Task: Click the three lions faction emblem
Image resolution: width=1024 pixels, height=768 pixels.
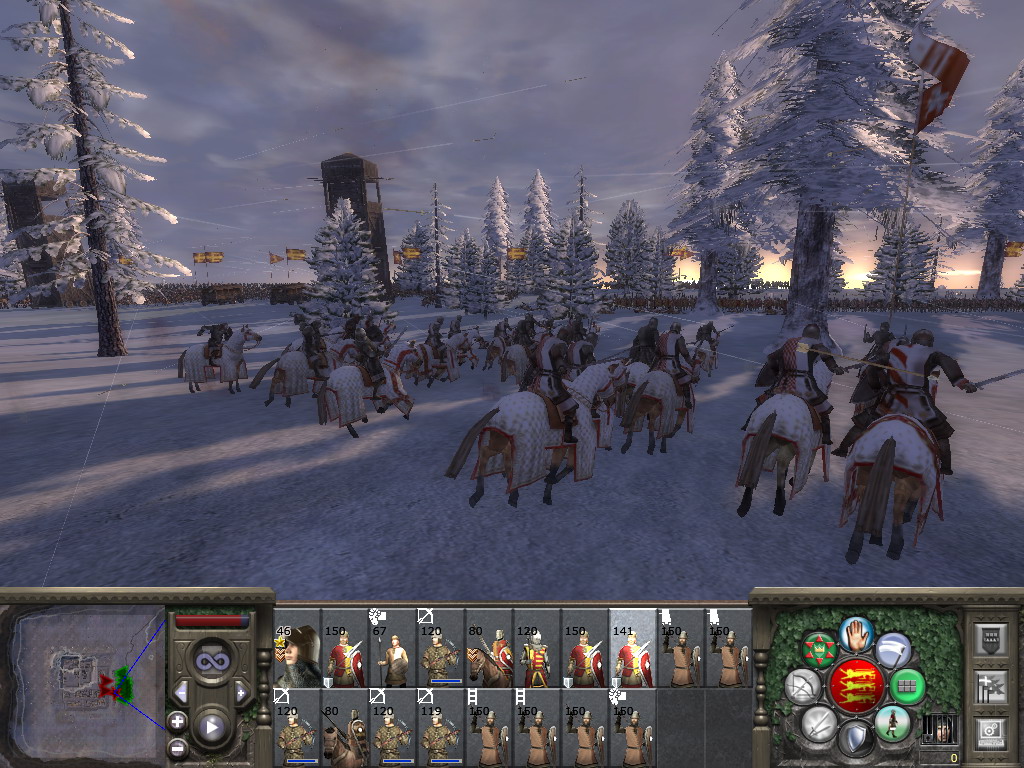Action: click(856, 686)
